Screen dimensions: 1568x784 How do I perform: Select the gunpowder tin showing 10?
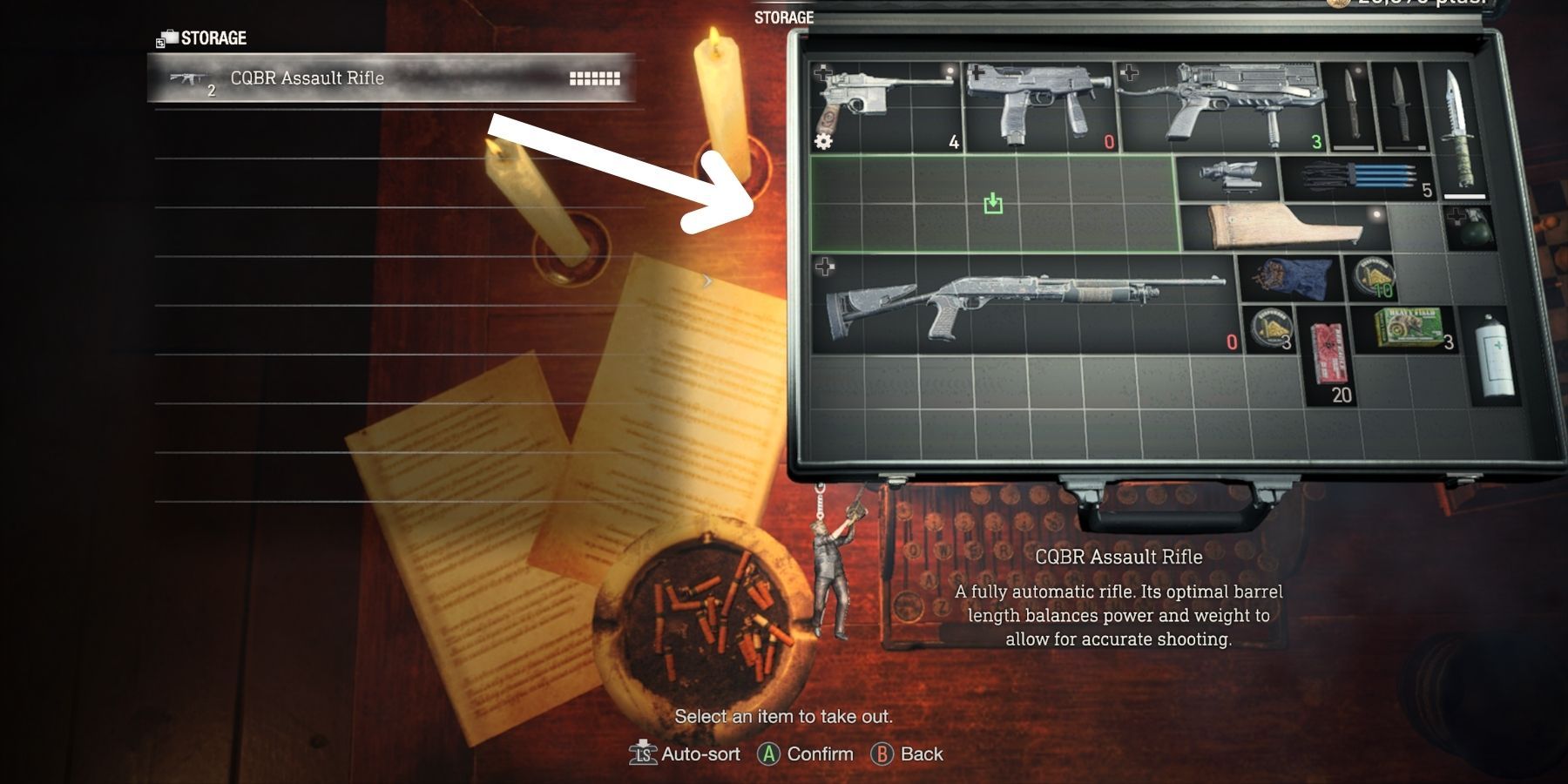[1375, 275]
